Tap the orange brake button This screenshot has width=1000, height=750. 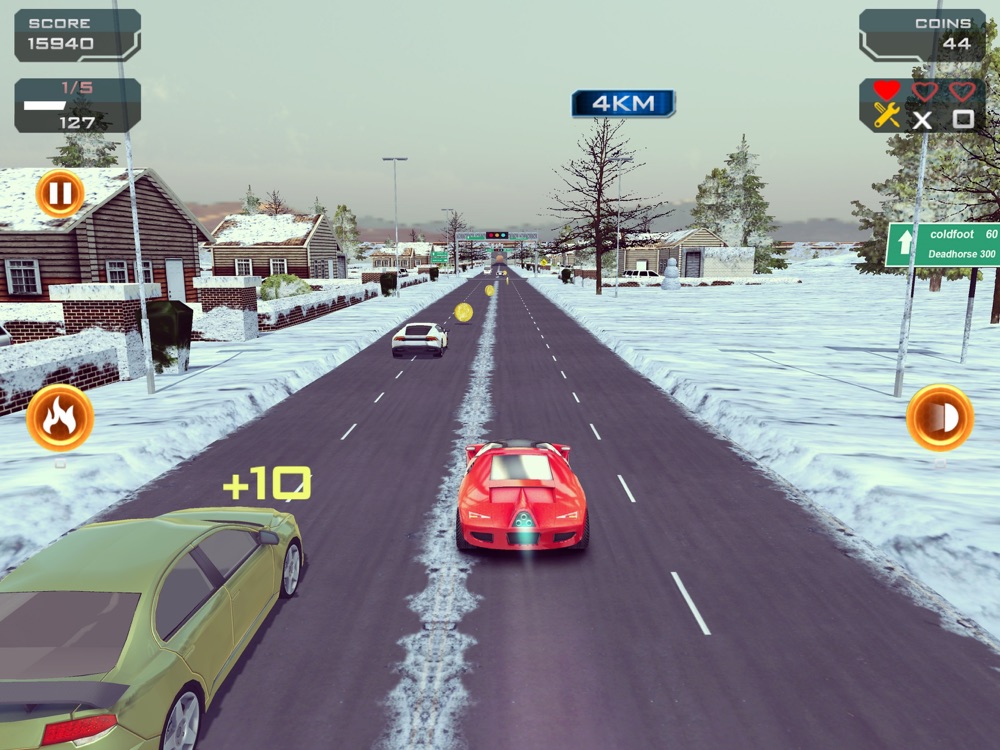click(940, 418)
